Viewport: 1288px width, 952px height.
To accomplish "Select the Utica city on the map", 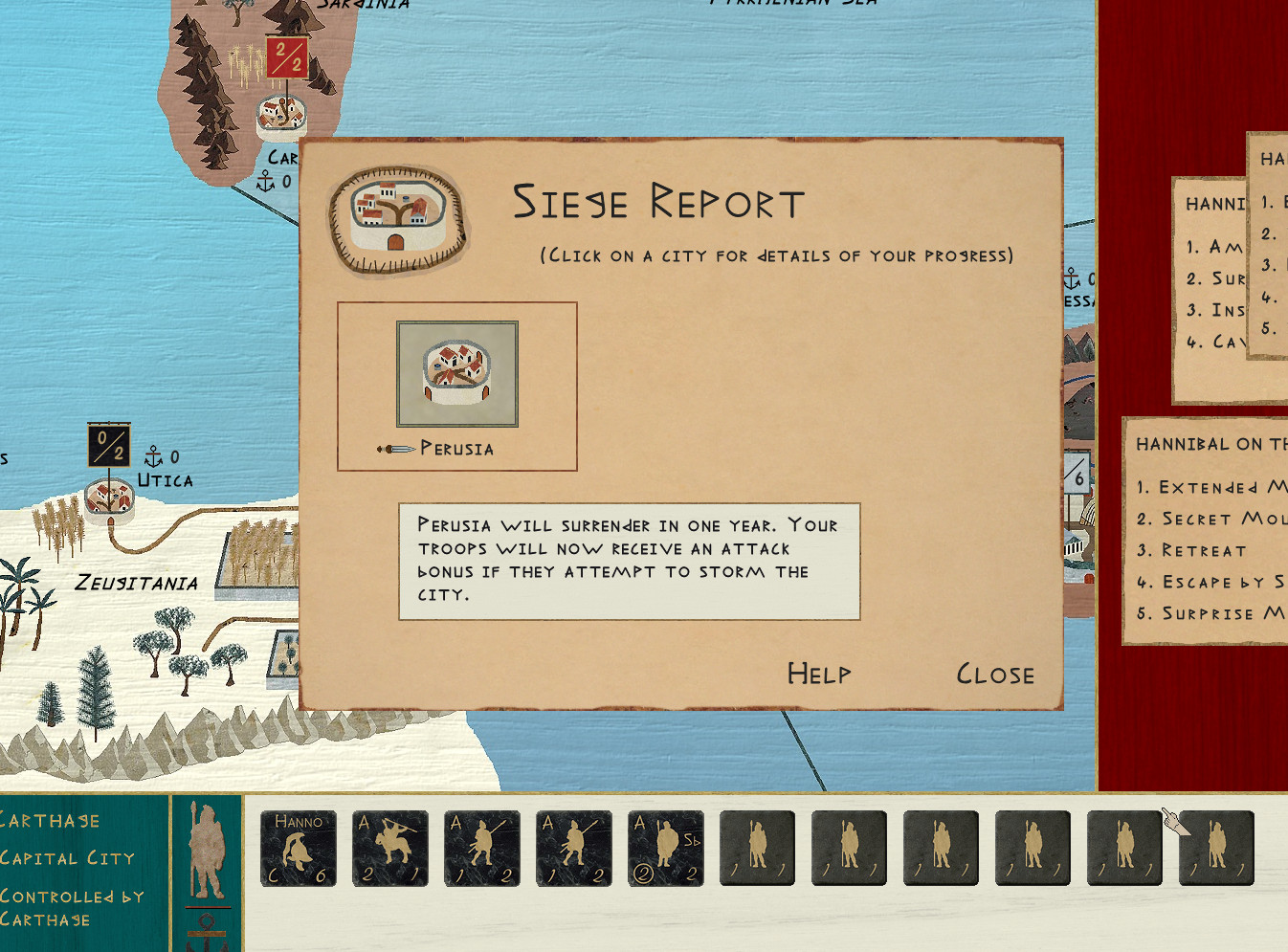I will pos(108,497).
